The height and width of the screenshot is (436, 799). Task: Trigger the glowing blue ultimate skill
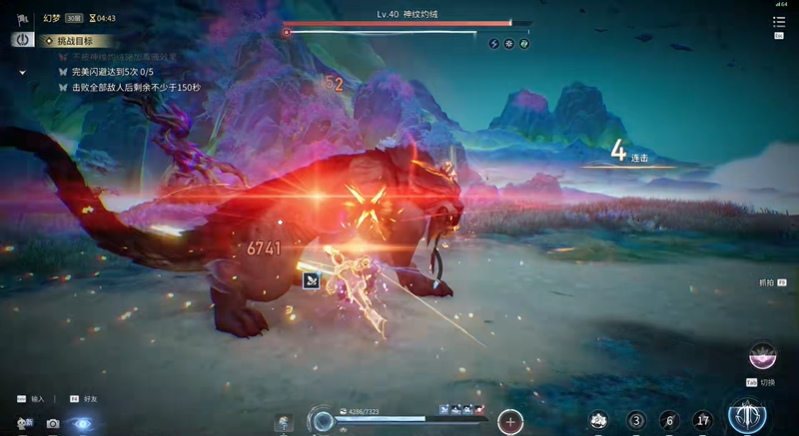tap(747, 416)
